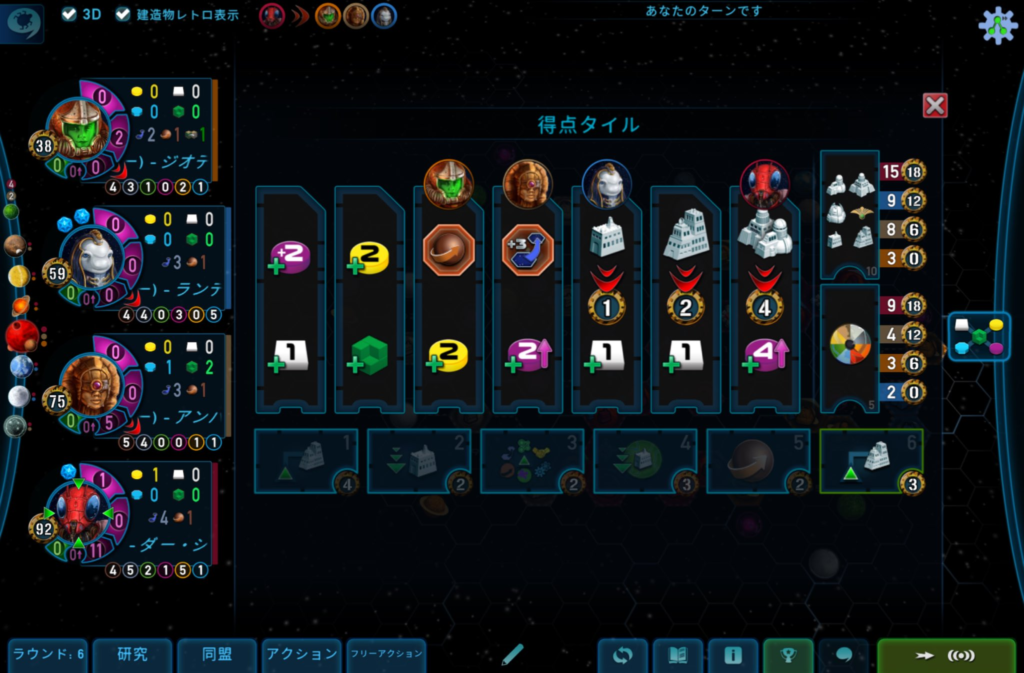The width and height of the screenshot is (1024, 673).
Task: Click the green trophy scoring button
Action: tap(788, 656)
